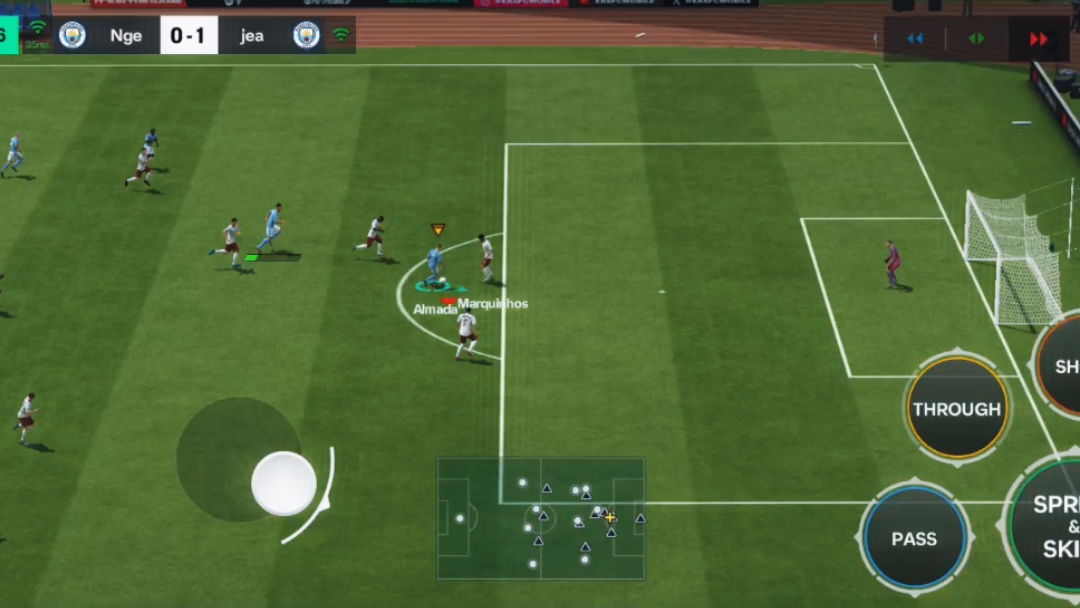The height and width of the screenshot is (608, 1080).
Task: Tap the THROUGH pass button
Action: coord(957,409)
